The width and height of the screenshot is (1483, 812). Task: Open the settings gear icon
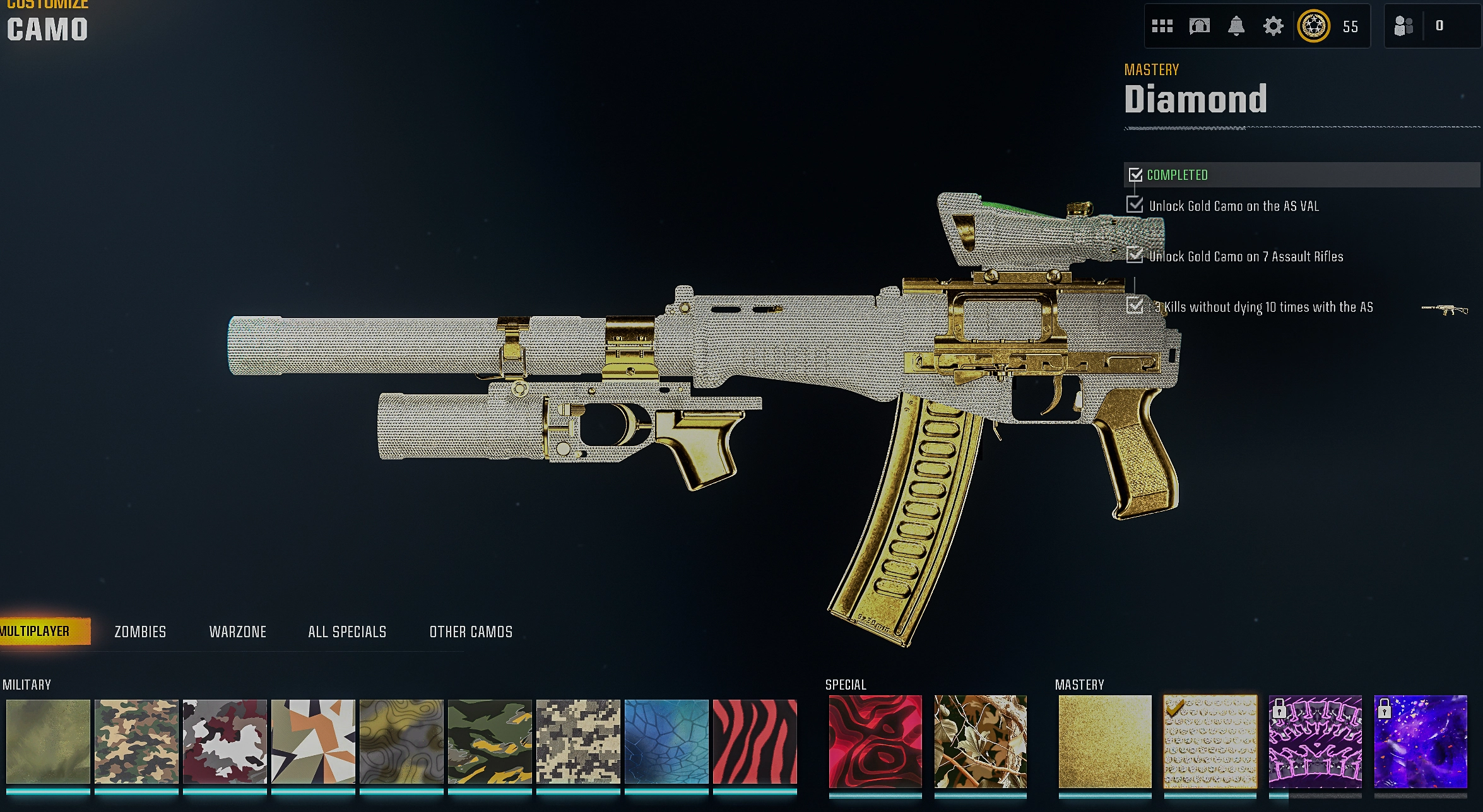pos(1273,26)
